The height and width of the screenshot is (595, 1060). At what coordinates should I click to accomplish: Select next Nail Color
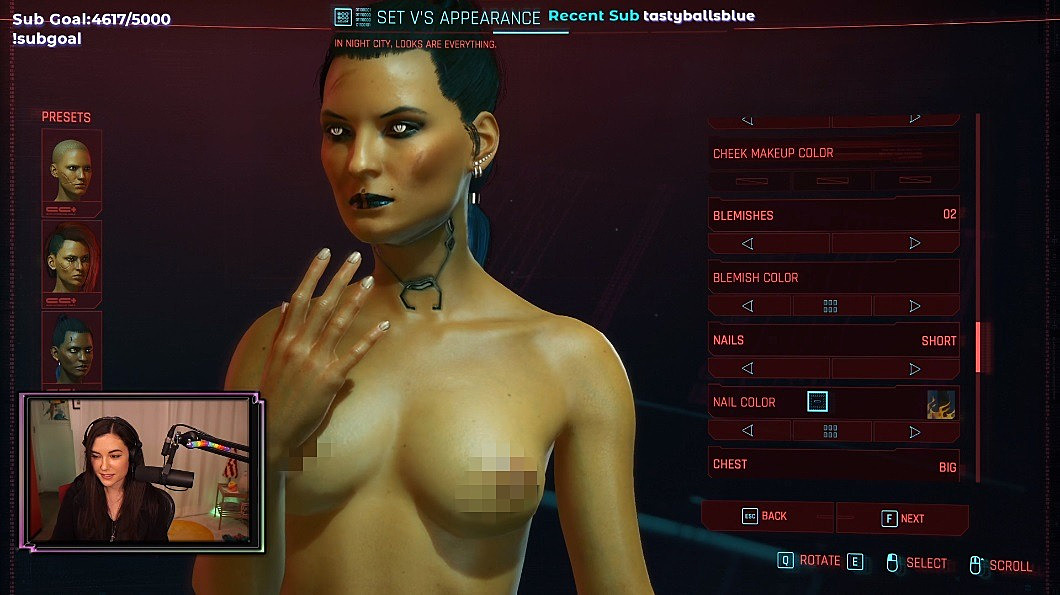pyautogui.click(x=914, y=432)
